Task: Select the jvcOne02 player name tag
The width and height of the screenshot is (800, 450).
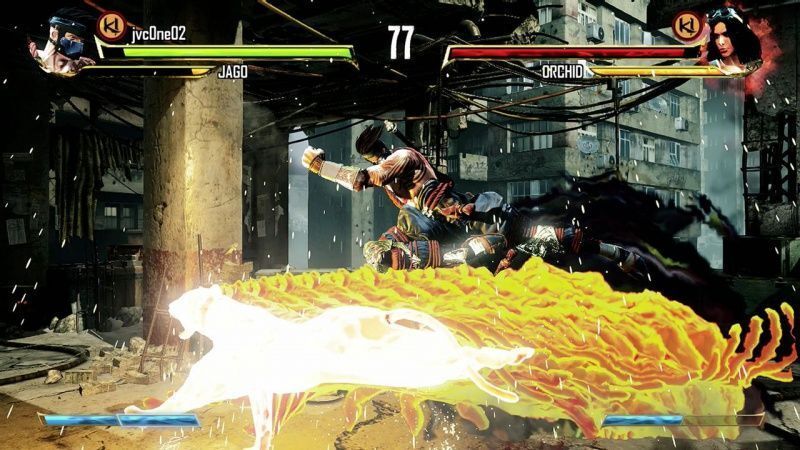Action: tap(158, 33)
